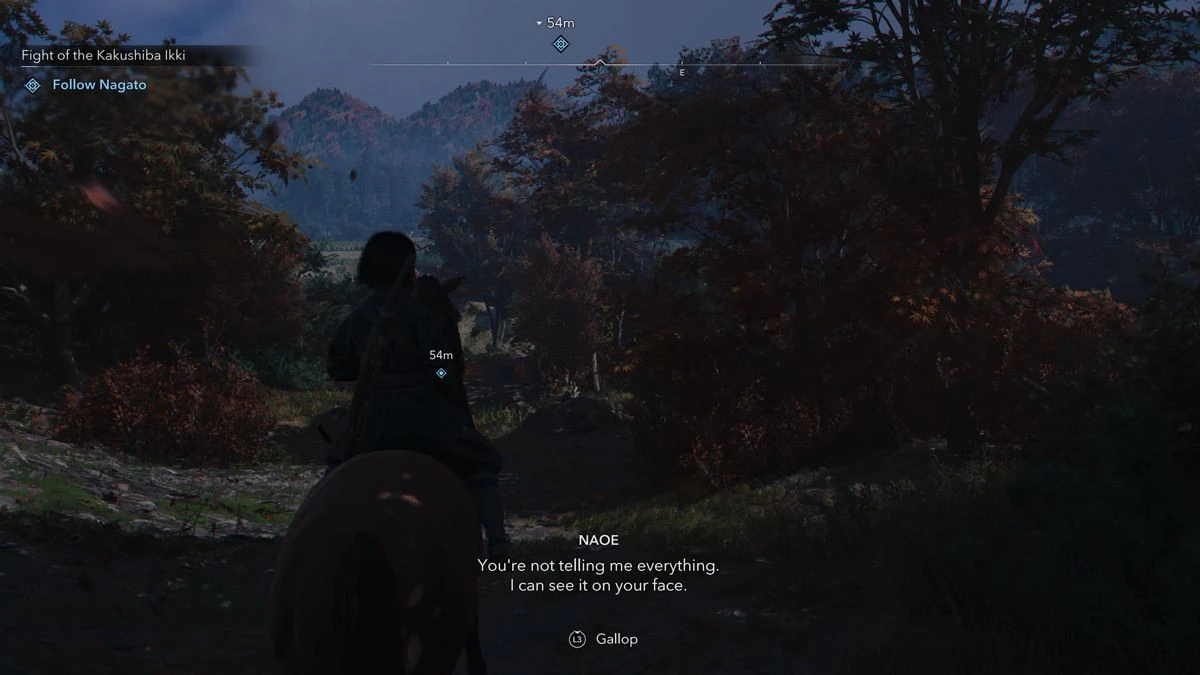Click the Follow Nagato objective tracker
Image resolution: width=1200 pixels, height=675 pixels.
click(99, 85)
